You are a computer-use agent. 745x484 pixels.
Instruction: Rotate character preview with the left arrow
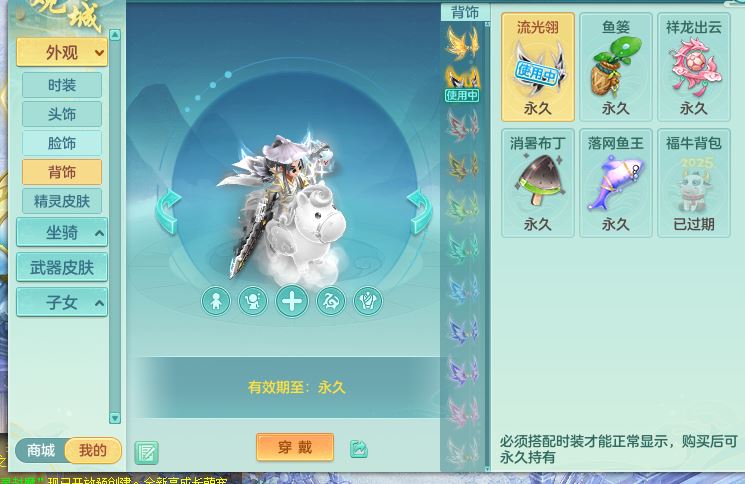click(x=168, y=211)
